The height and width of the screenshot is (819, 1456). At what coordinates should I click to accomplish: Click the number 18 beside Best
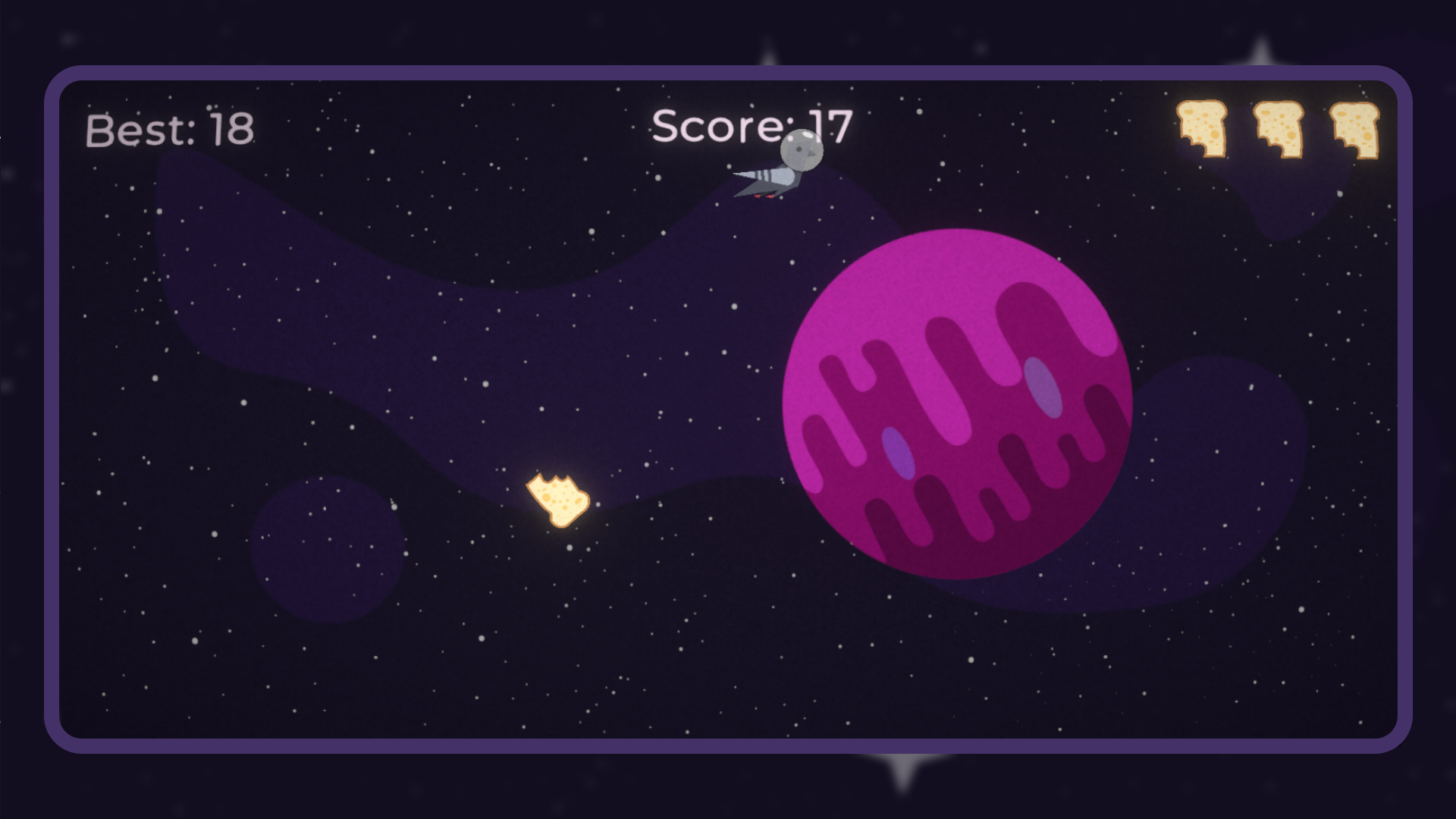coord(231,127)
